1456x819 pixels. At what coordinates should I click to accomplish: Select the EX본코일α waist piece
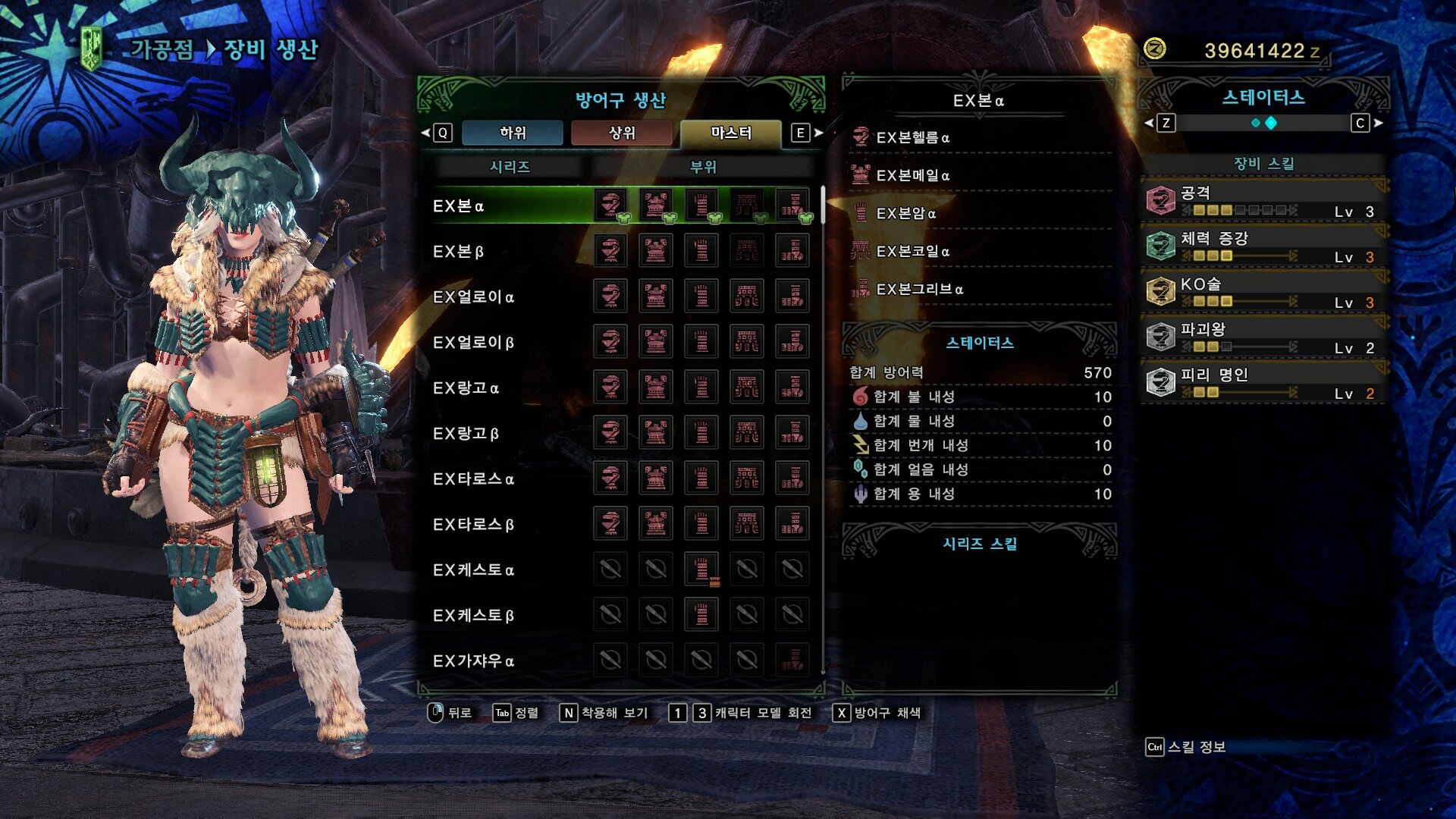(x=913, y=251)
